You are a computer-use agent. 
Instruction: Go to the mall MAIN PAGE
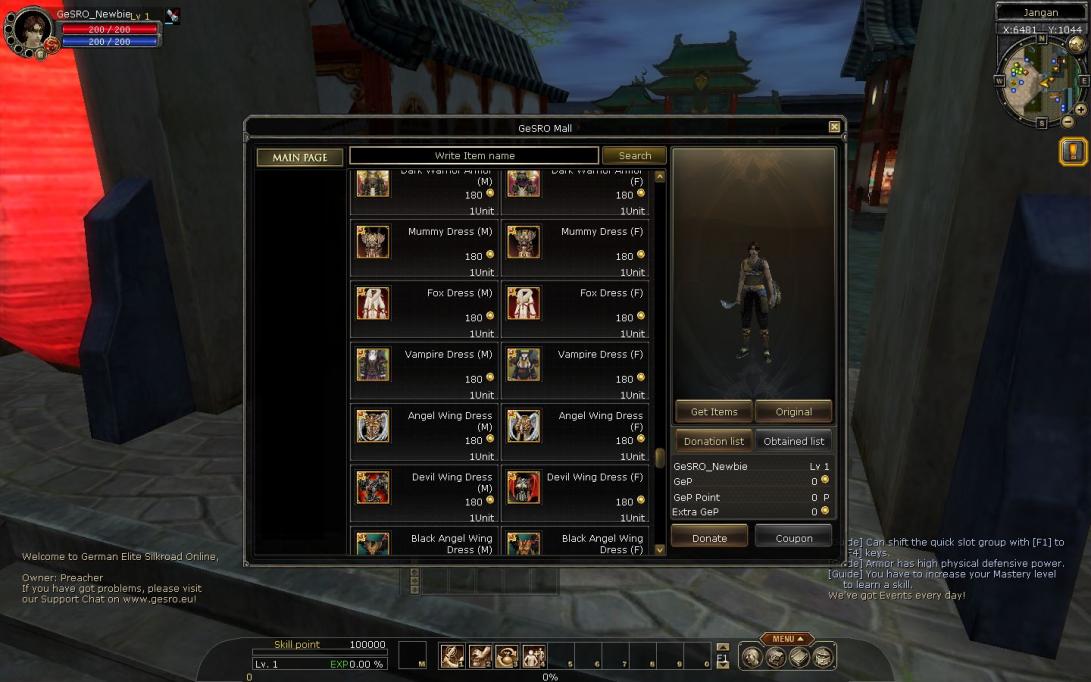click(x=300, y=157)
